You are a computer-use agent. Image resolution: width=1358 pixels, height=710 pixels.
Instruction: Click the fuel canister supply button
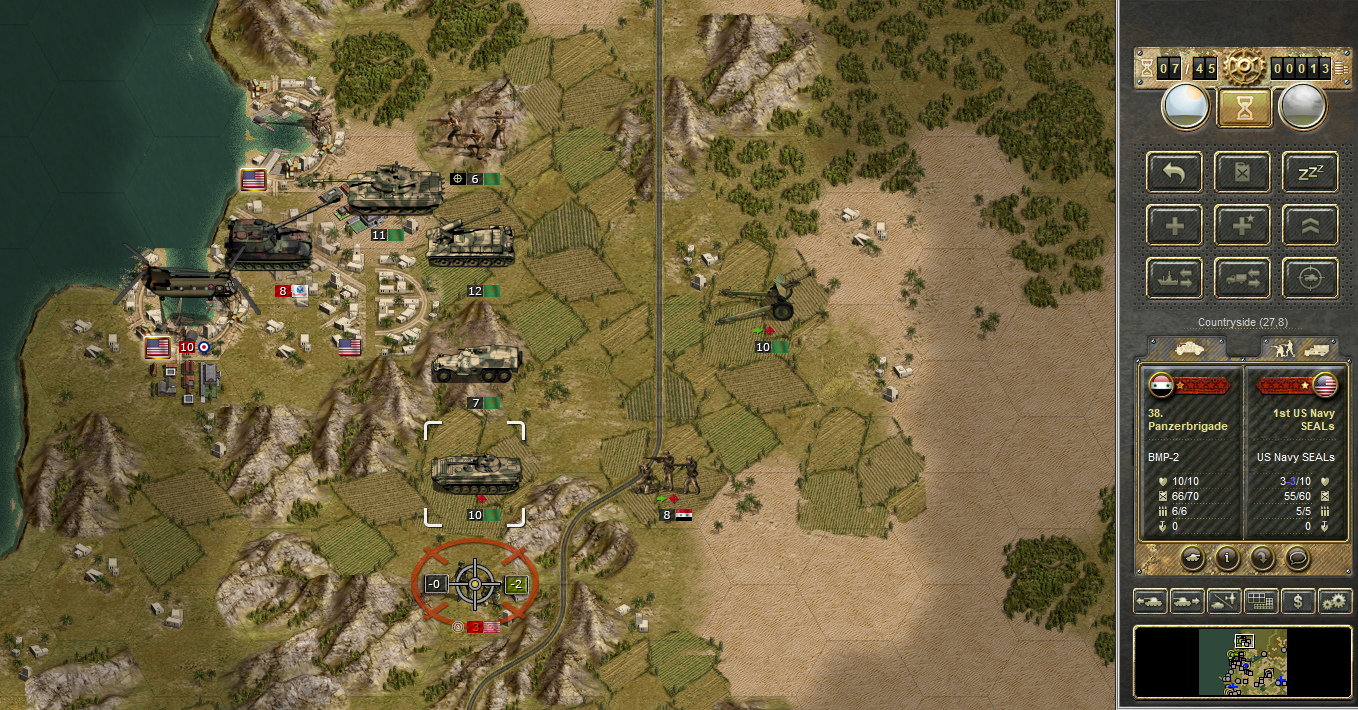point(1243,172)
